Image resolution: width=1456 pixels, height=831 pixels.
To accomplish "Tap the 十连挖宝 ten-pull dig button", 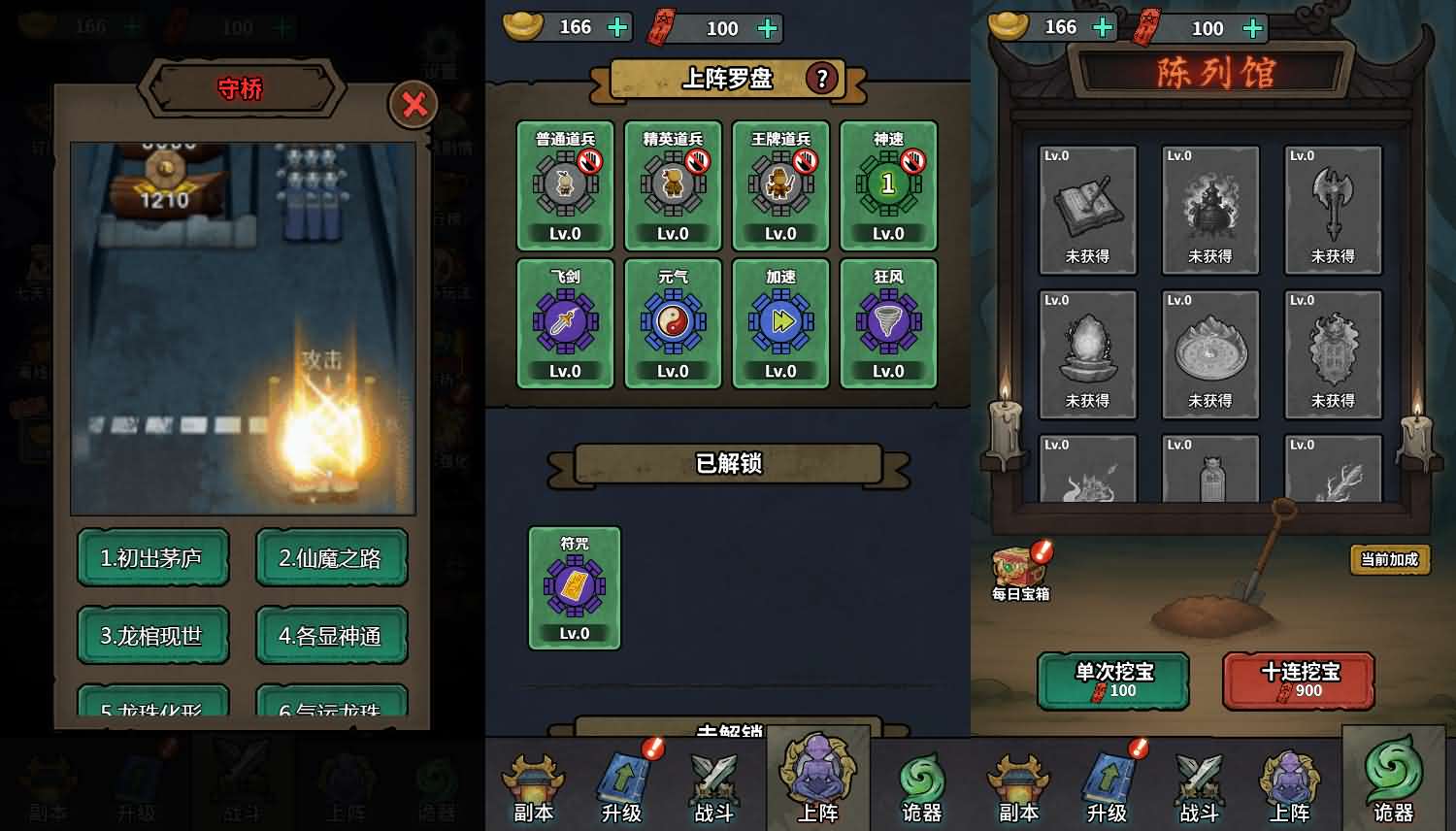I will coord(1298,681).
